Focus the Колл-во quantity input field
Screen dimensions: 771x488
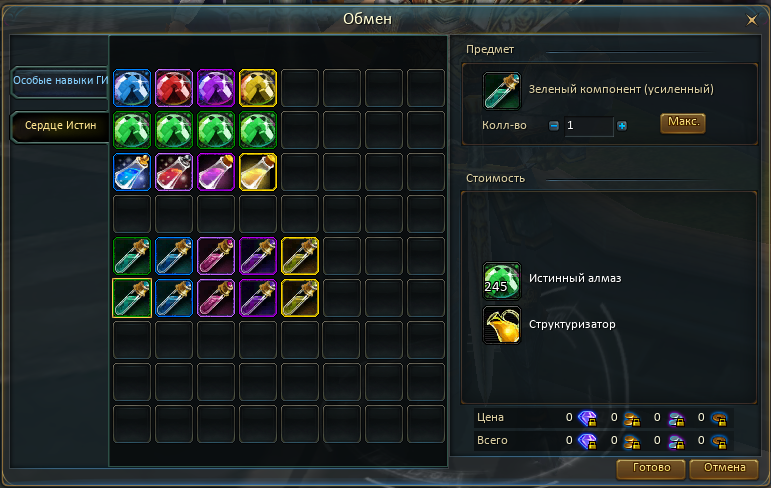click(588, 126)
